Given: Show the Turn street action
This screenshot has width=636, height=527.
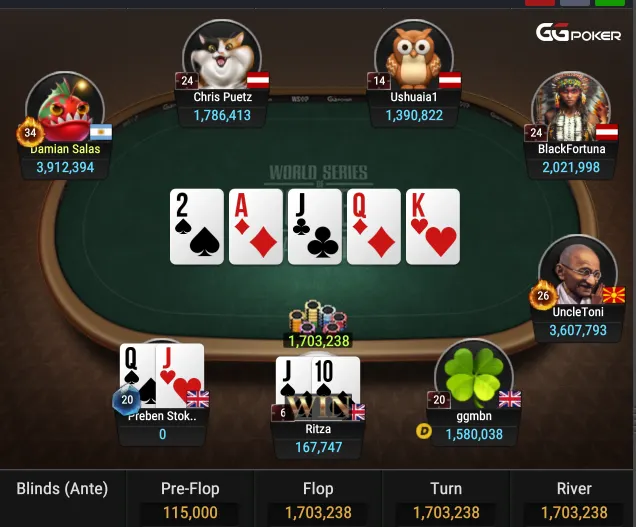Looking at the screenshot, I should pos(445,499).
